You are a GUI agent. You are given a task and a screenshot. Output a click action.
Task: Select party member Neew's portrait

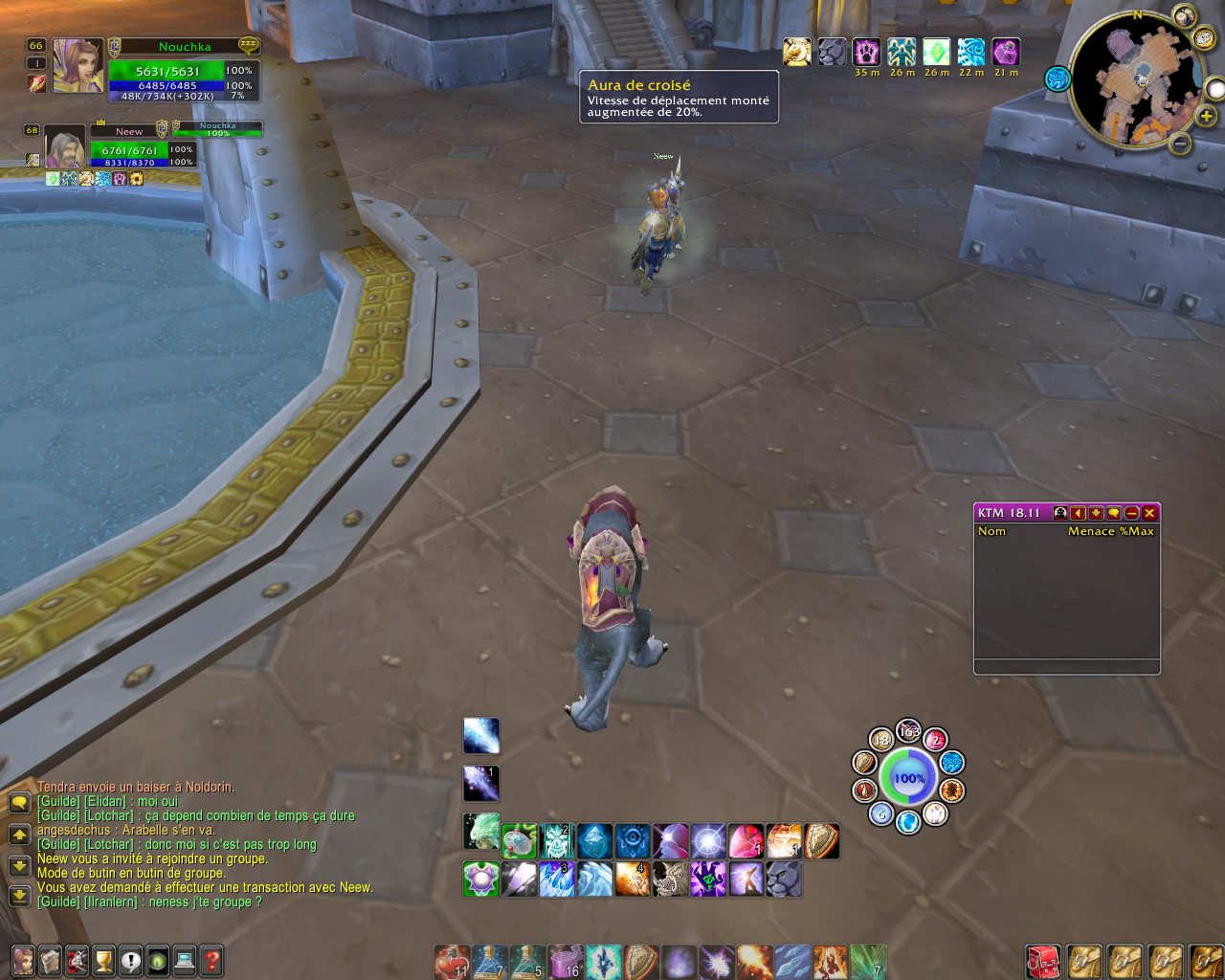pos(65,147)
